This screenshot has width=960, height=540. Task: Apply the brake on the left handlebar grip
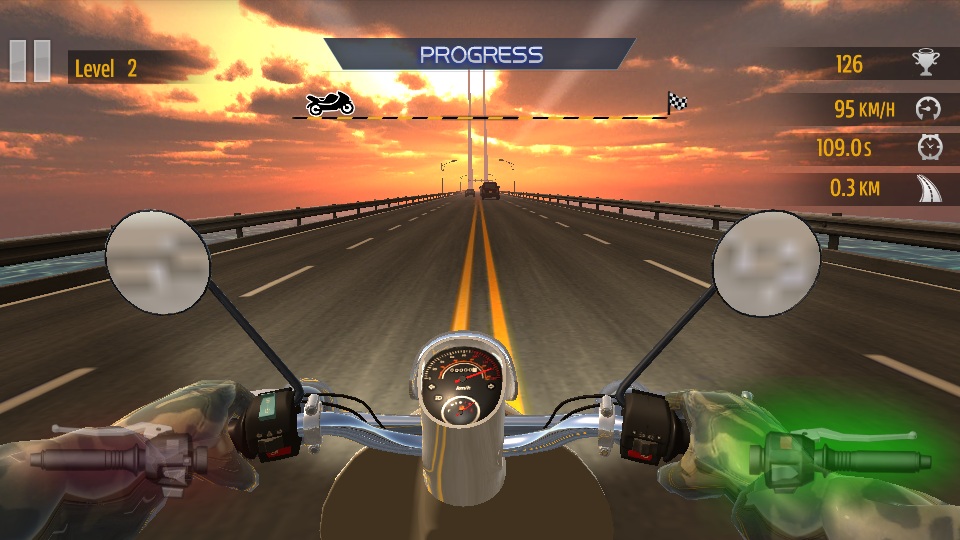tap(120, 458)
